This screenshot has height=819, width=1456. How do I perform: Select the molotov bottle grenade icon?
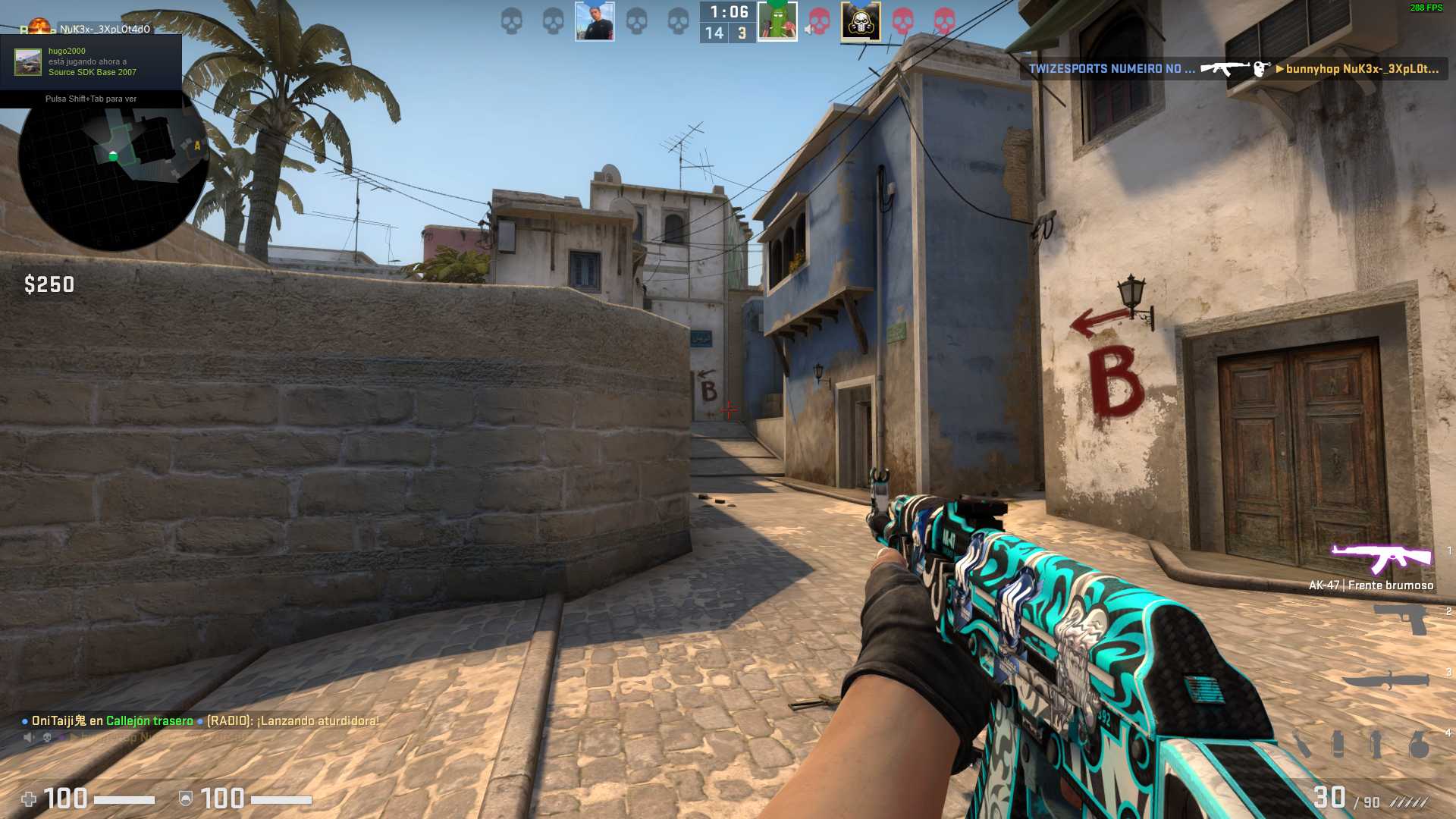(1302, 744)
